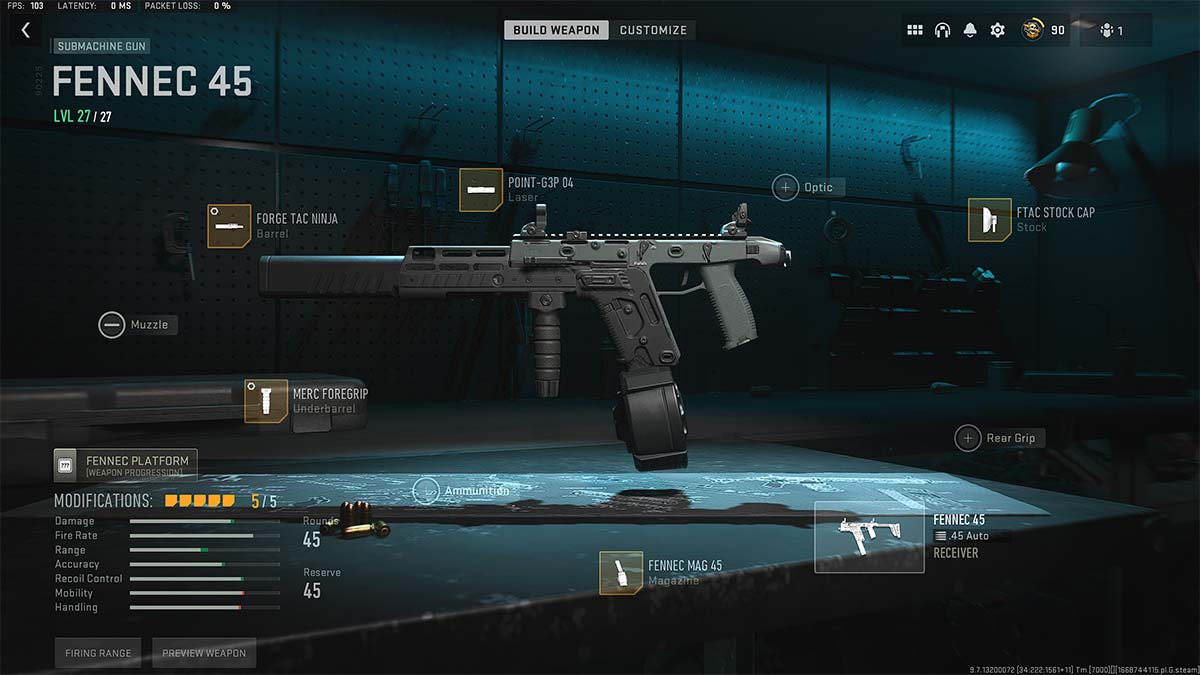Image resolution: width=1200 pixels, height=675 pixels.
Task: Select the Merc Foregrip underbarrel slot
Action: pos(266,401)
